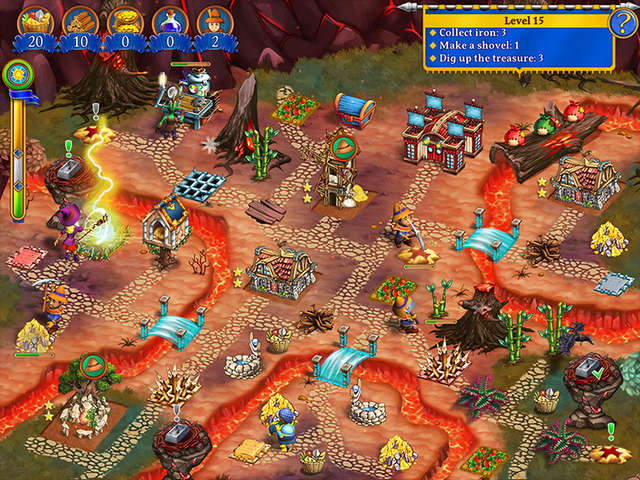This screenshot has width=640, height=480.
Task: Click the wood logs resource icon
Action: tap(80, 21)
